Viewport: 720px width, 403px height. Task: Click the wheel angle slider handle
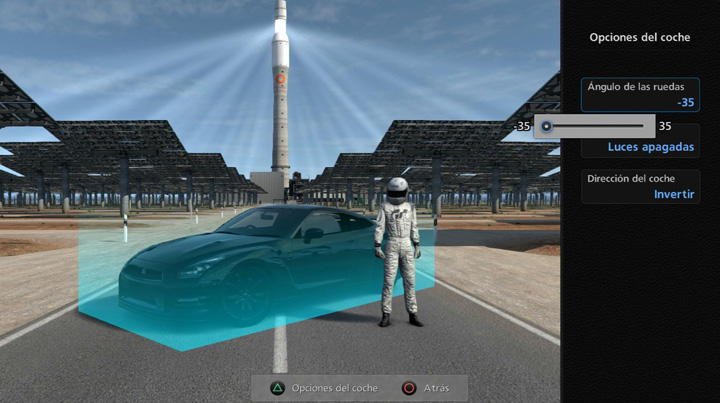point(546,126)
